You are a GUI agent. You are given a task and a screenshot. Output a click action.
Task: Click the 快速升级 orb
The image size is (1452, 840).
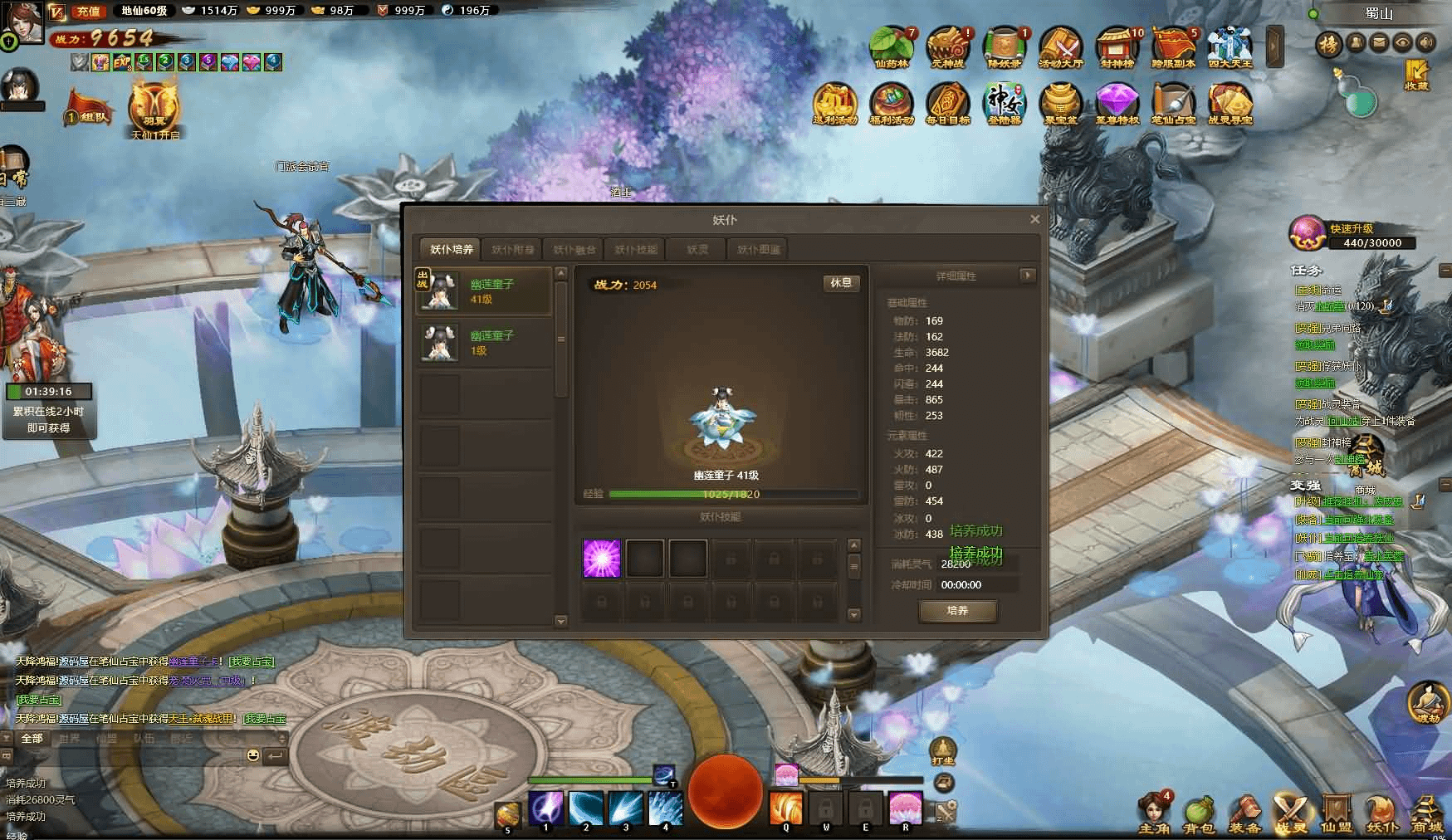1306,233
